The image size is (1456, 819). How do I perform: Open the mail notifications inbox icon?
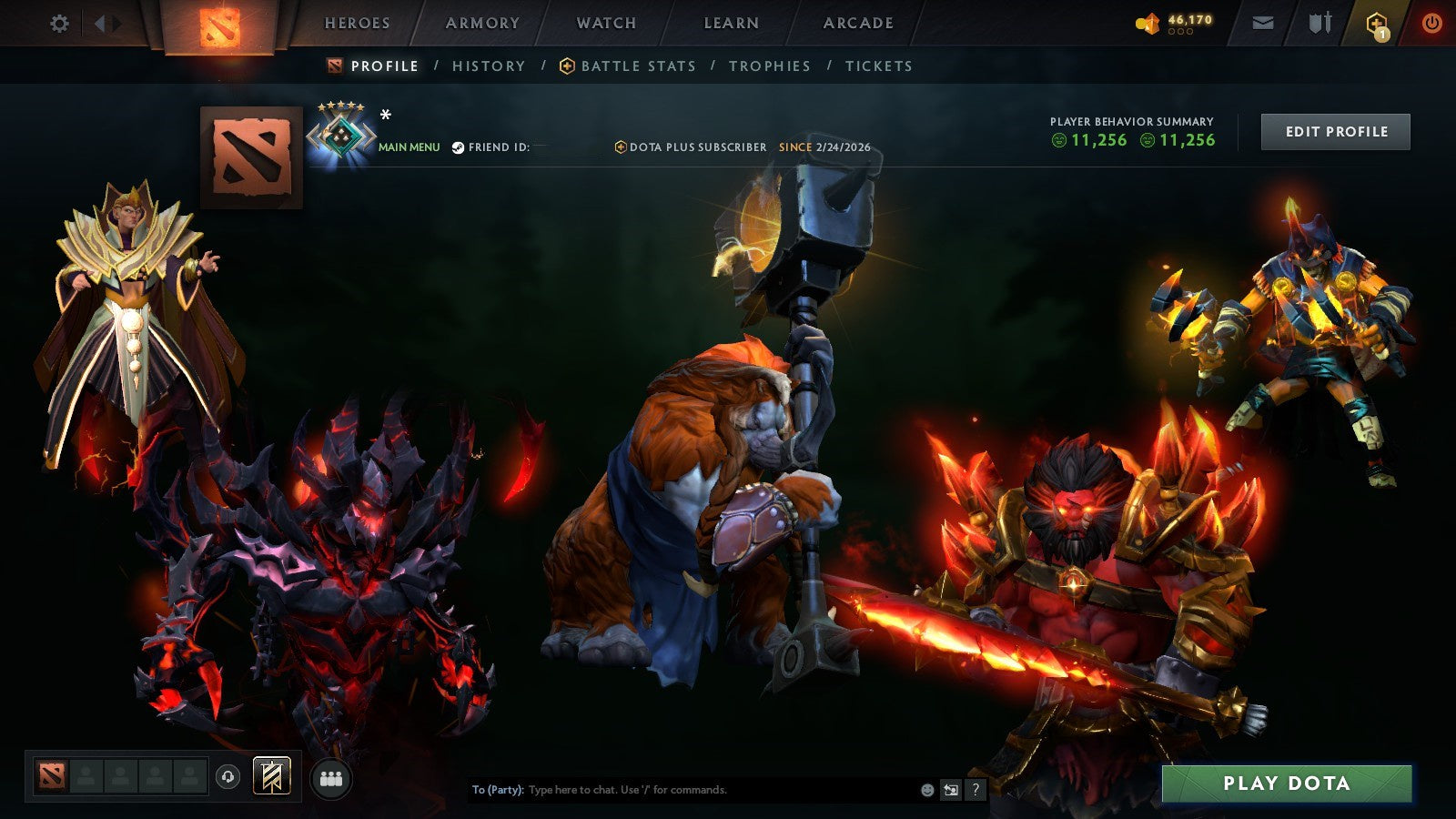pos(1263,23)
